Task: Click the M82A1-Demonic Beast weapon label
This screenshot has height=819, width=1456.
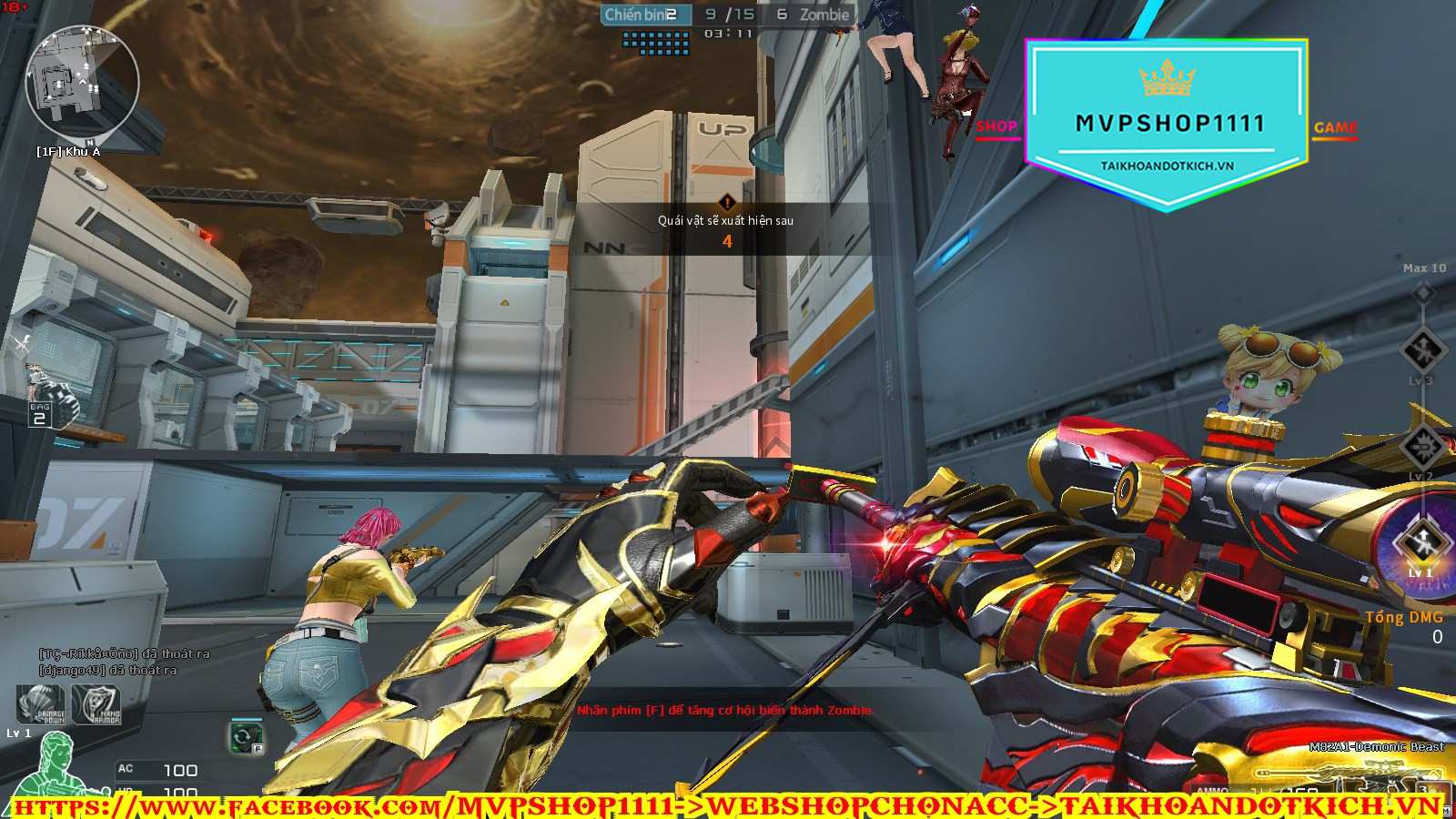Action: (1376, 747)
